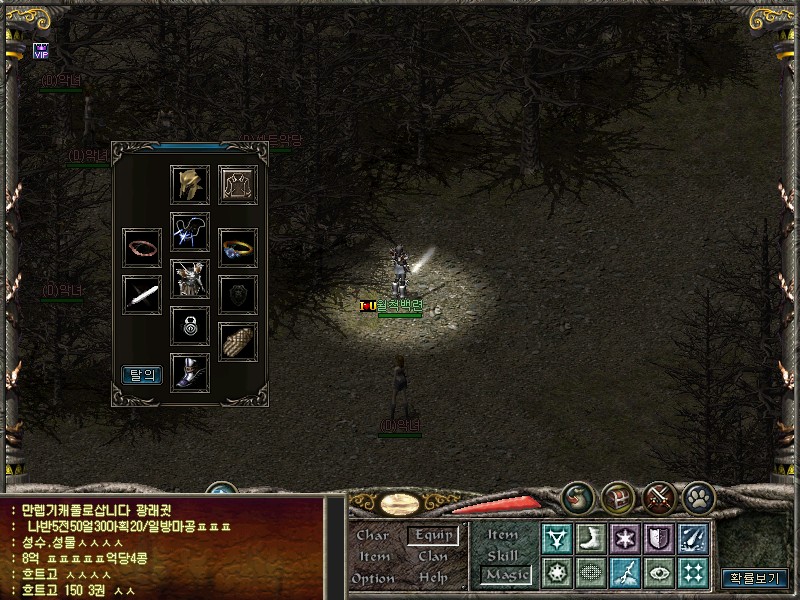Open the Clan menu
This screenshot has height=600, width=800.
pos(433,556)
